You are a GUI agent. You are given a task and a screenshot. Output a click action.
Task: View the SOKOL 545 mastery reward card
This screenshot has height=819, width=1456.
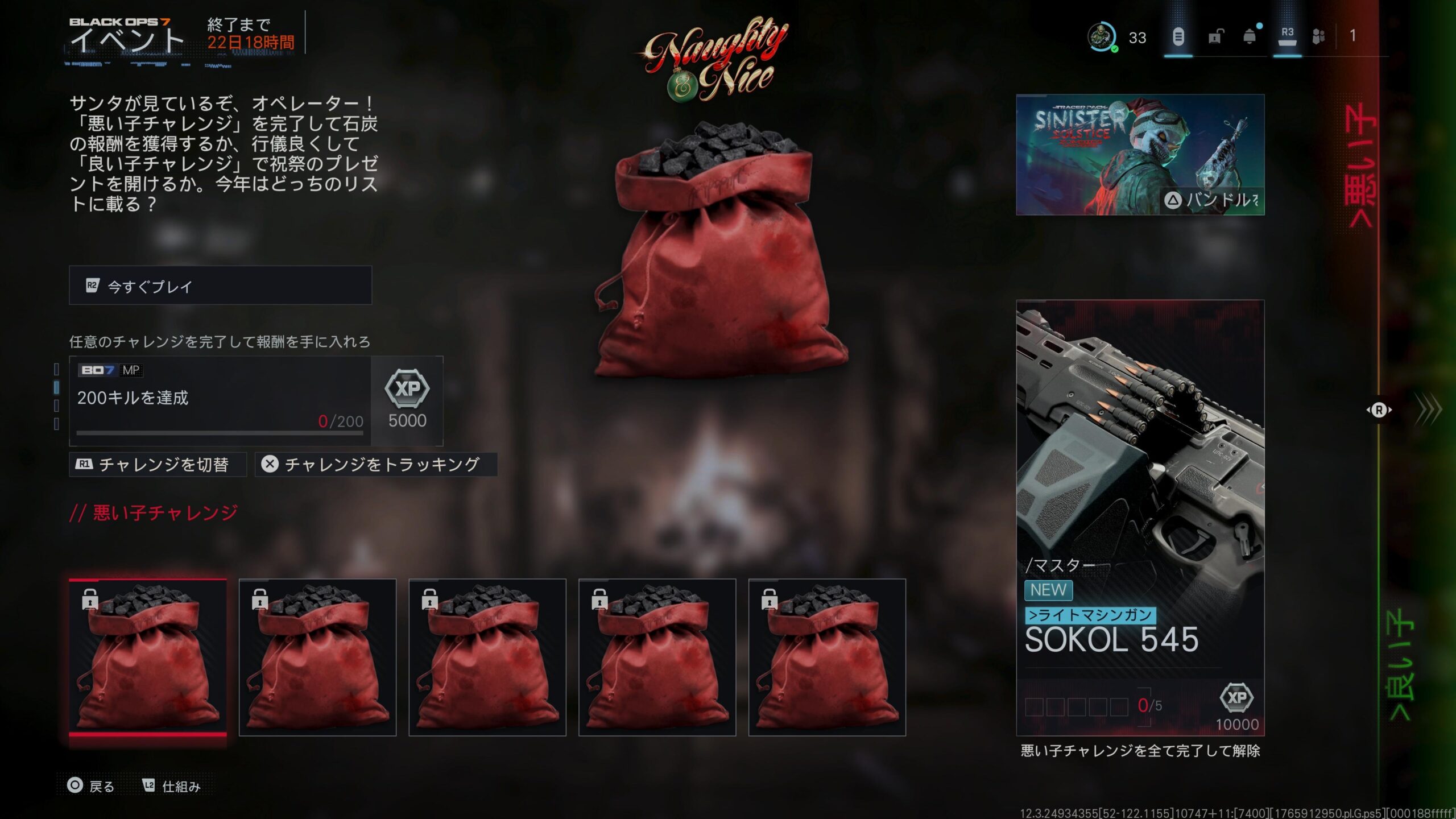[x=1140, y=518]
